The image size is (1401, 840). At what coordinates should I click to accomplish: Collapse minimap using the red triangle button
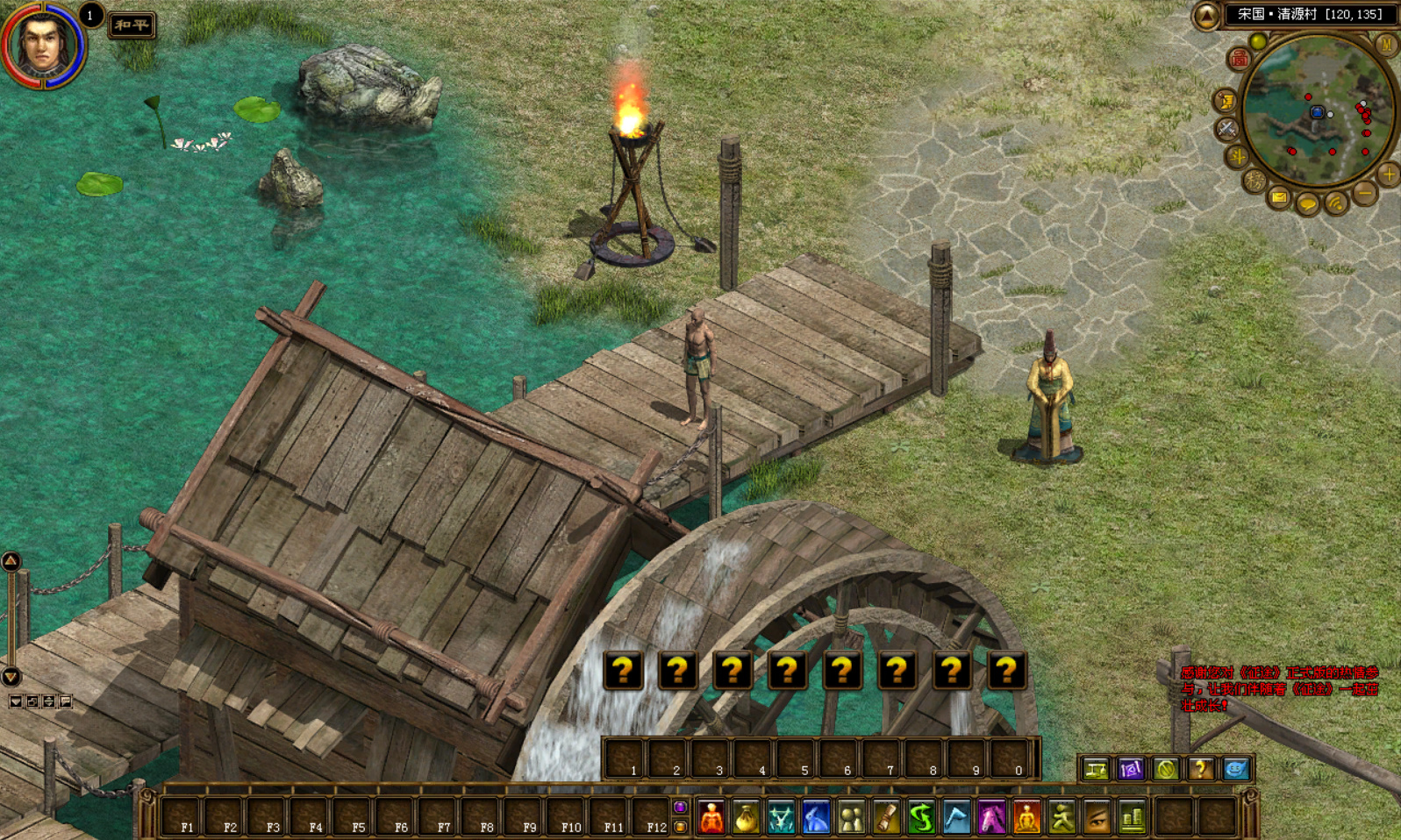point(1206,15)
